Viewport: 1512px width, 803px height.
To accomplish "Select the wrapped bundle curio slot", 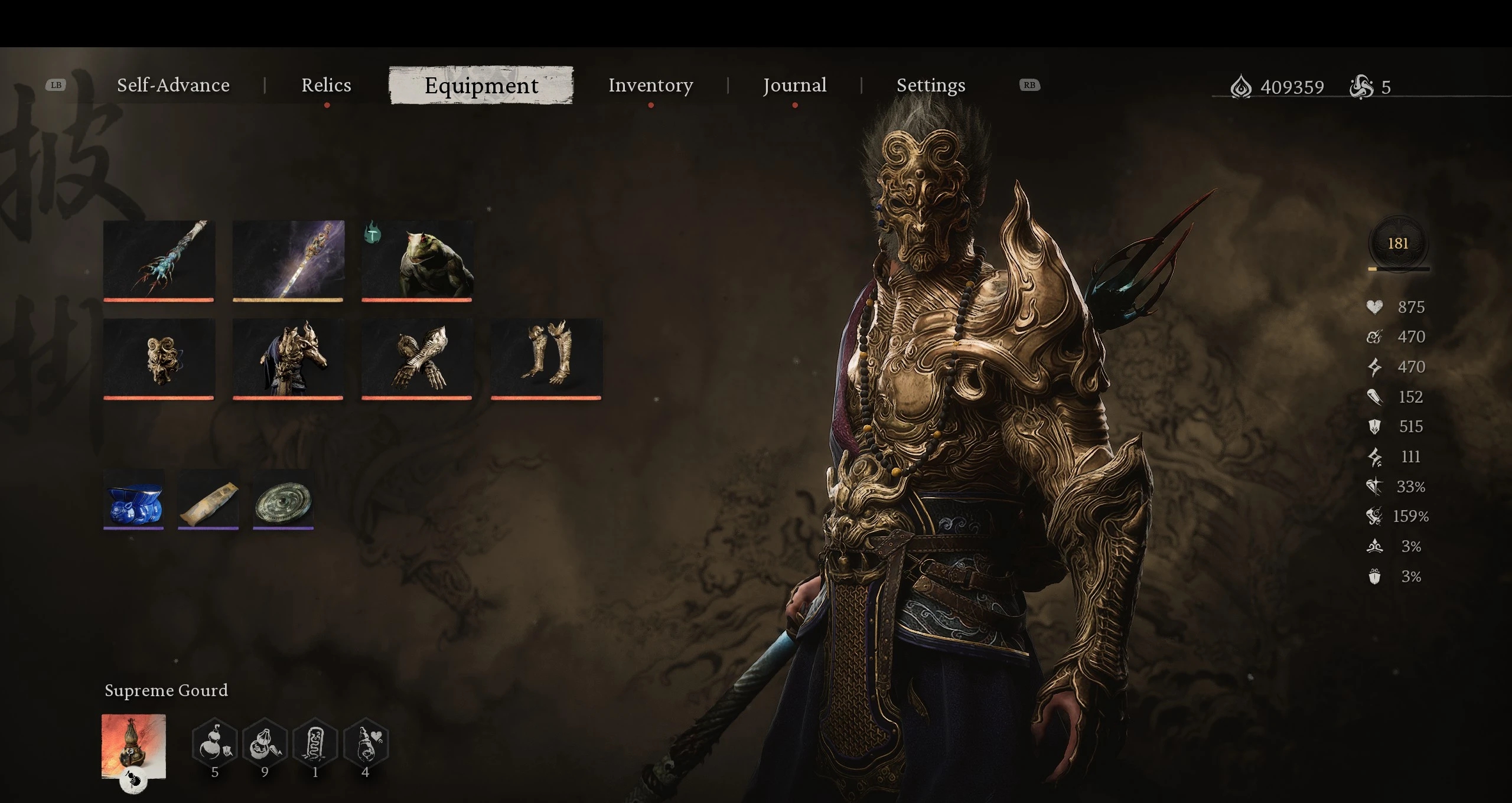I will click(x=208, y=499).
